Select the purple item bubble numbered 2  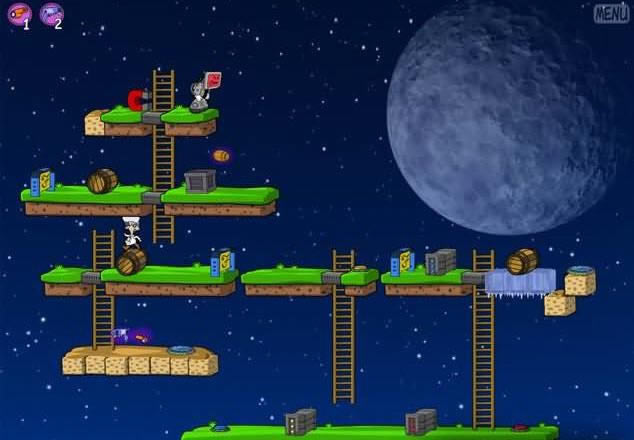coord(51,14)
